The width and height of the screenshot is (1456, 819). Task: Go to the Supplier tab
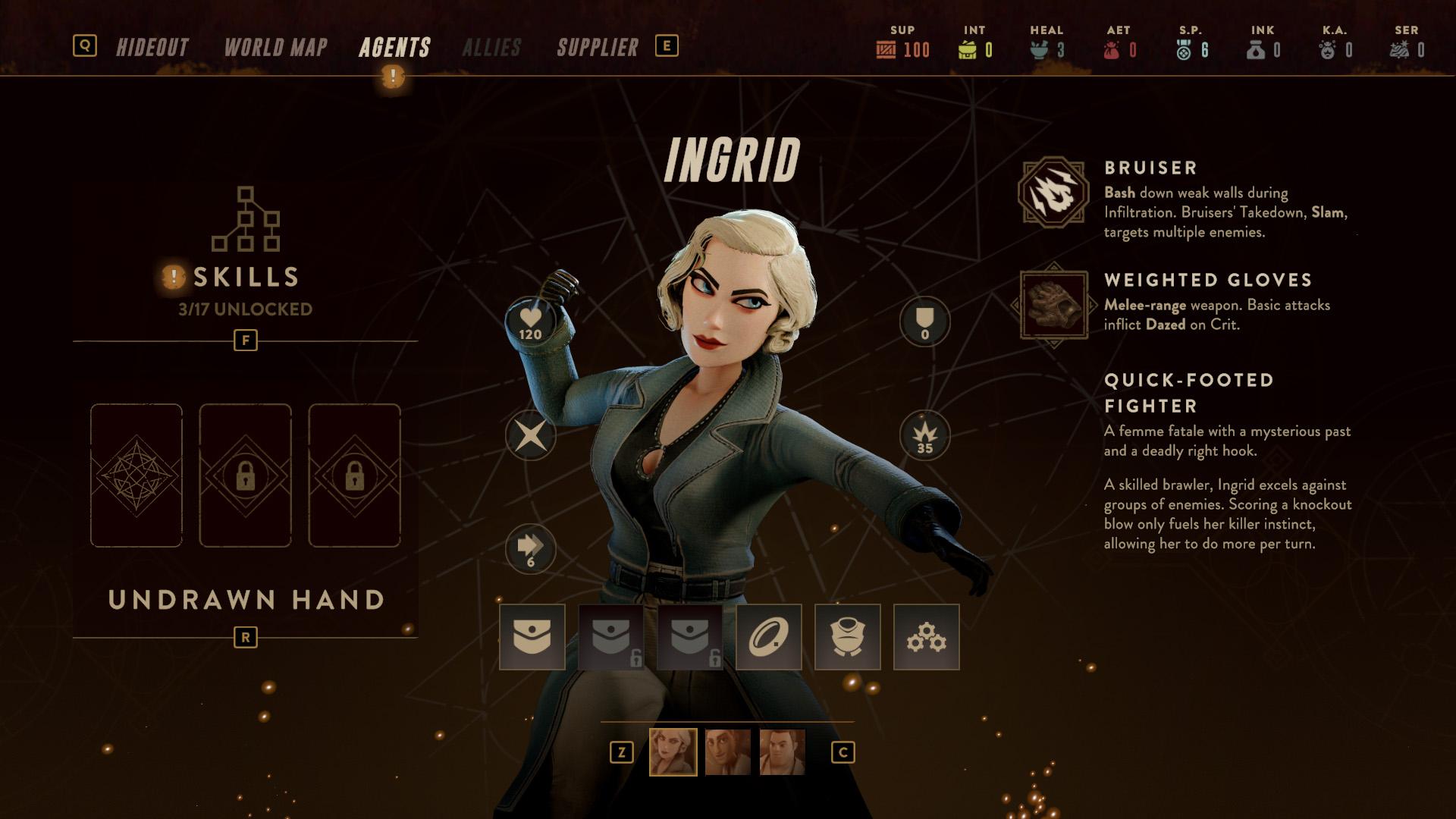point(598,48)
